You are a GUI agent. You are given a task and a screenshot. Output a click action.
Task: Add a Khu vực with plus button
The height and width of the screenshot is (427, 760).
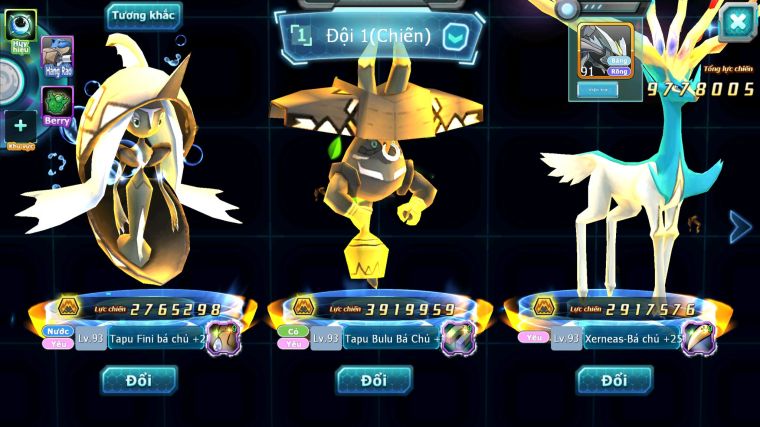(20, 126)
